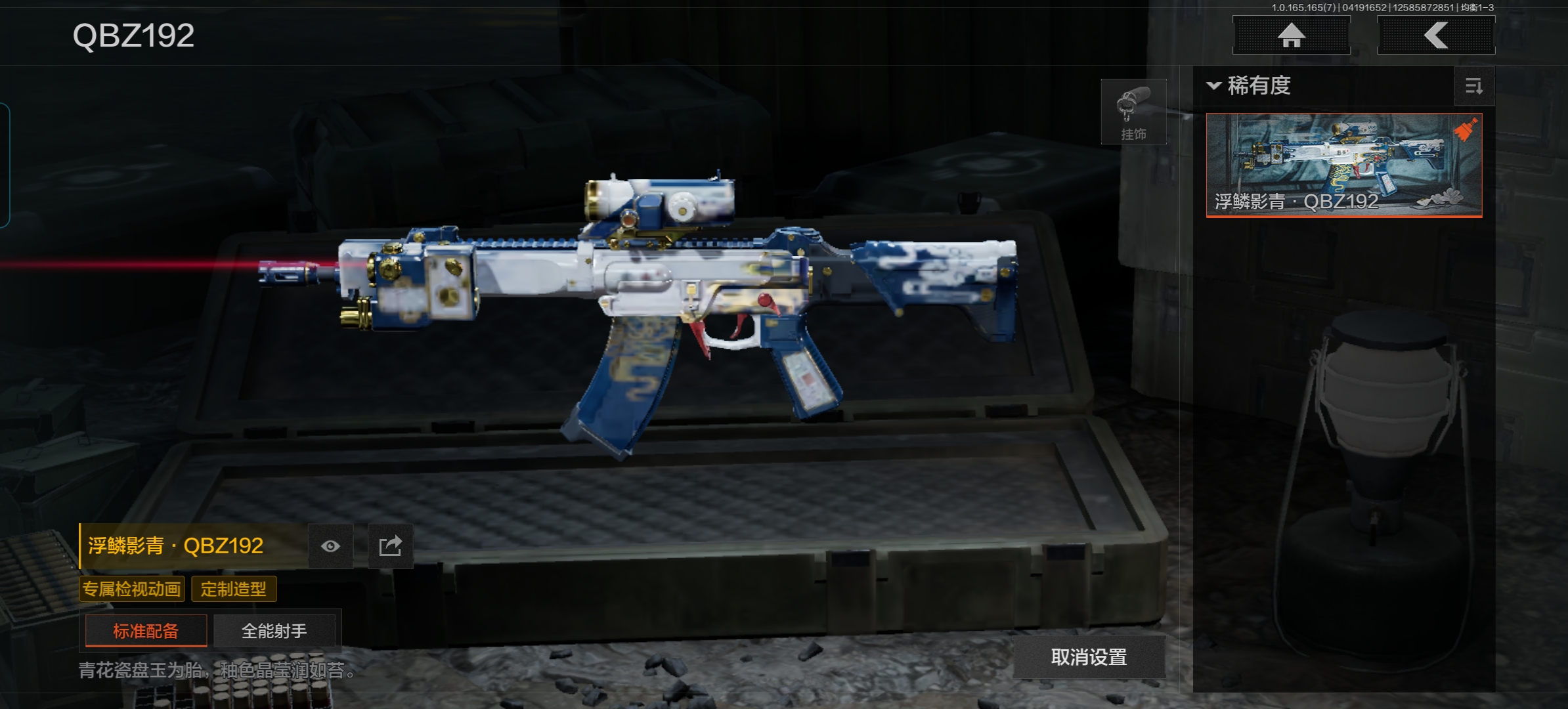Go back with the arrow button
The image size is (1568, 709).
(1435, 35)
